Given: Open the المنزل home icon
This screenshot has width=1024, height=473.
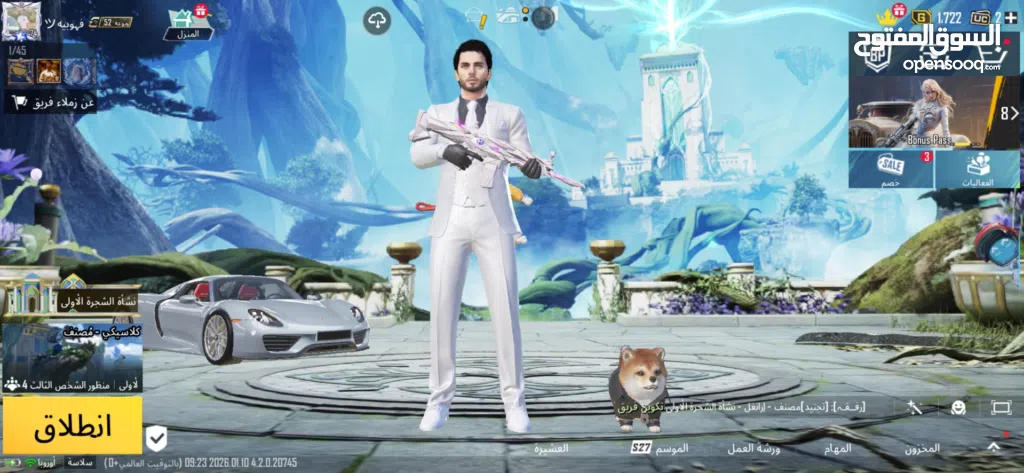Looking at the screenshot, I should 182,21.
